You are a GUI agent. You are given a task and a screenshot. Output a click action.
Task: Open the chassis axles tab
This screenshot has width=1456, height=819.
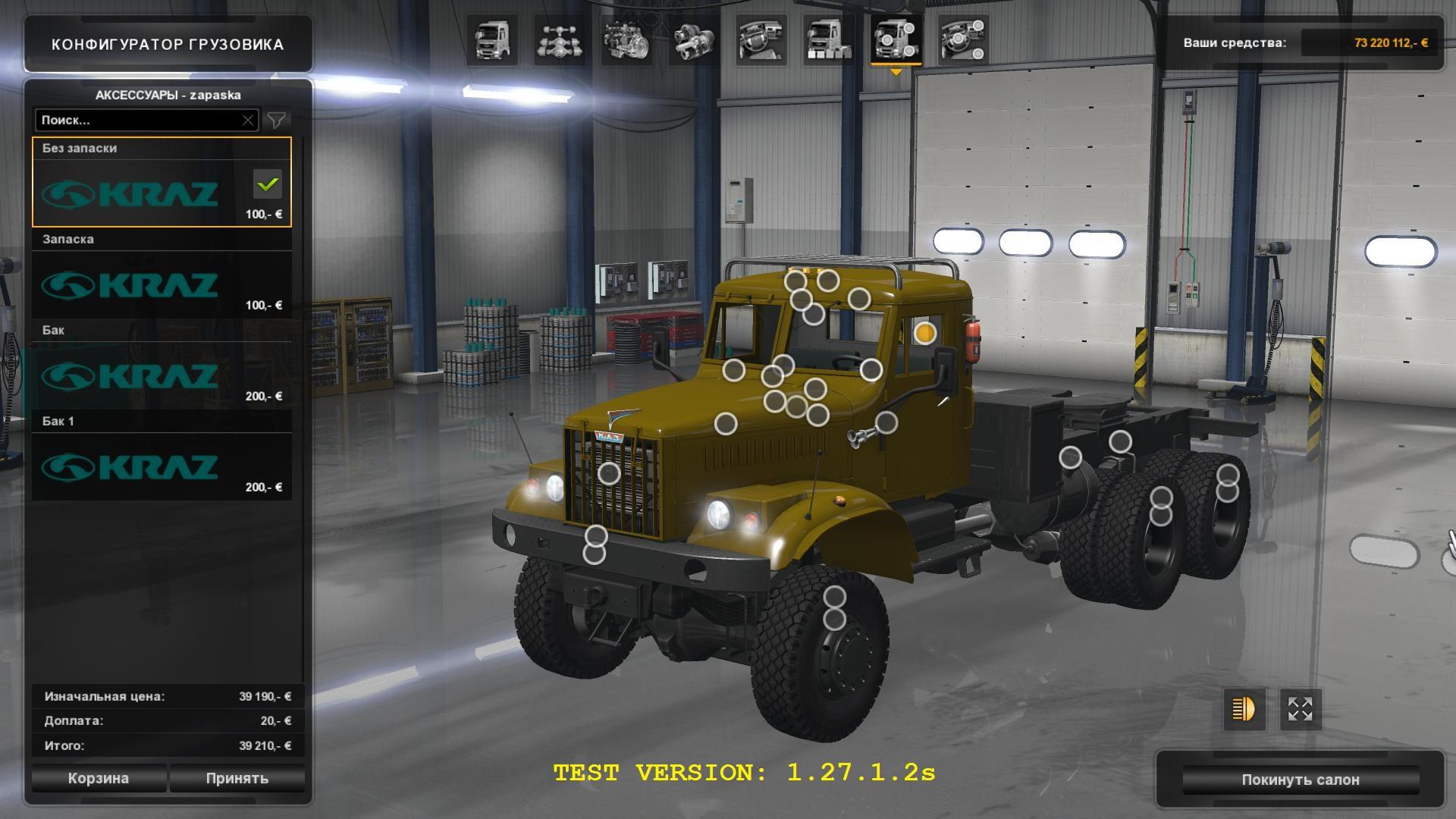tap(560, 40)
